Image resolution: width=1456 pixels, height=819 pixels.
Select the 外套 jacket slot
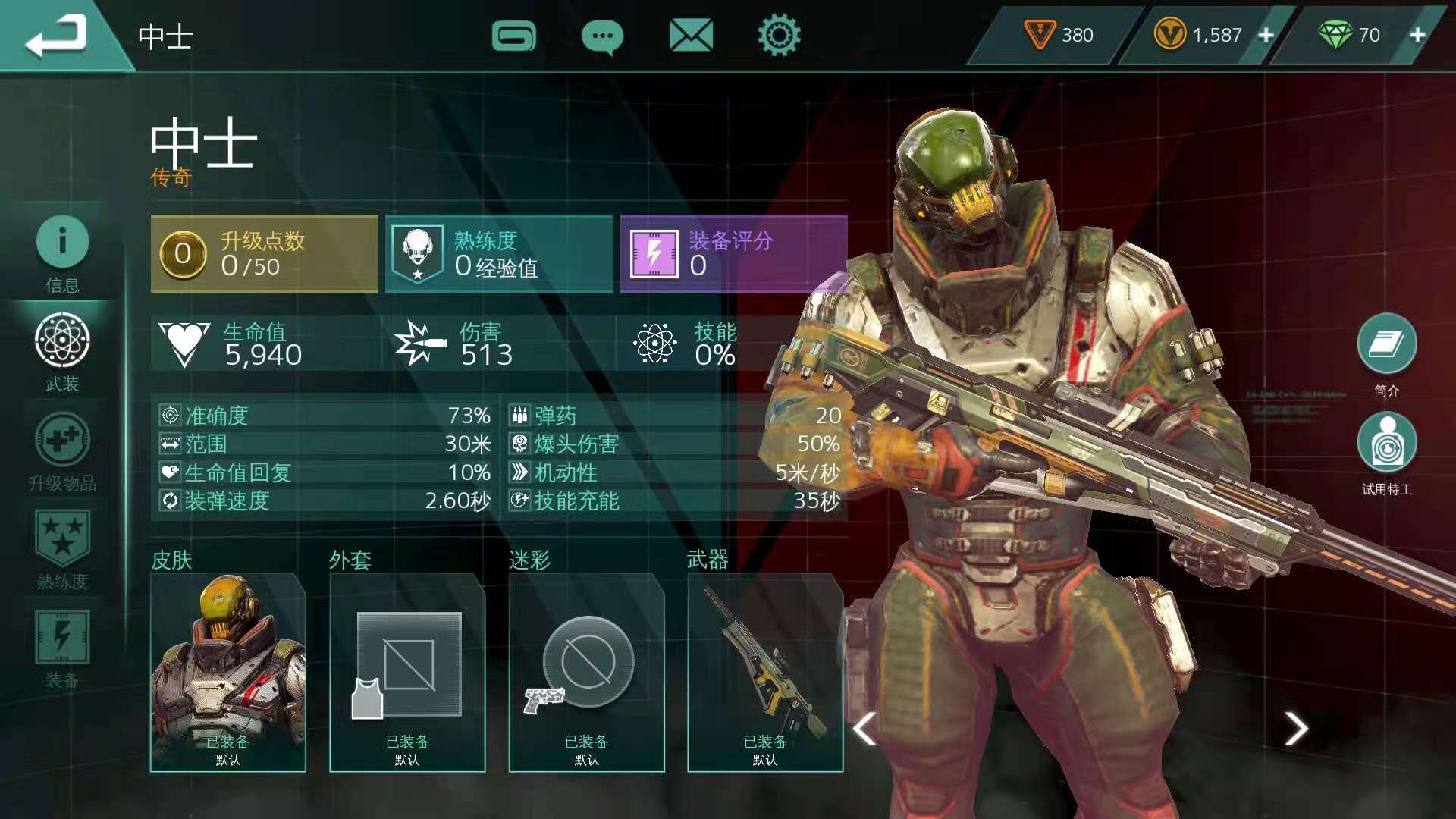407,673
